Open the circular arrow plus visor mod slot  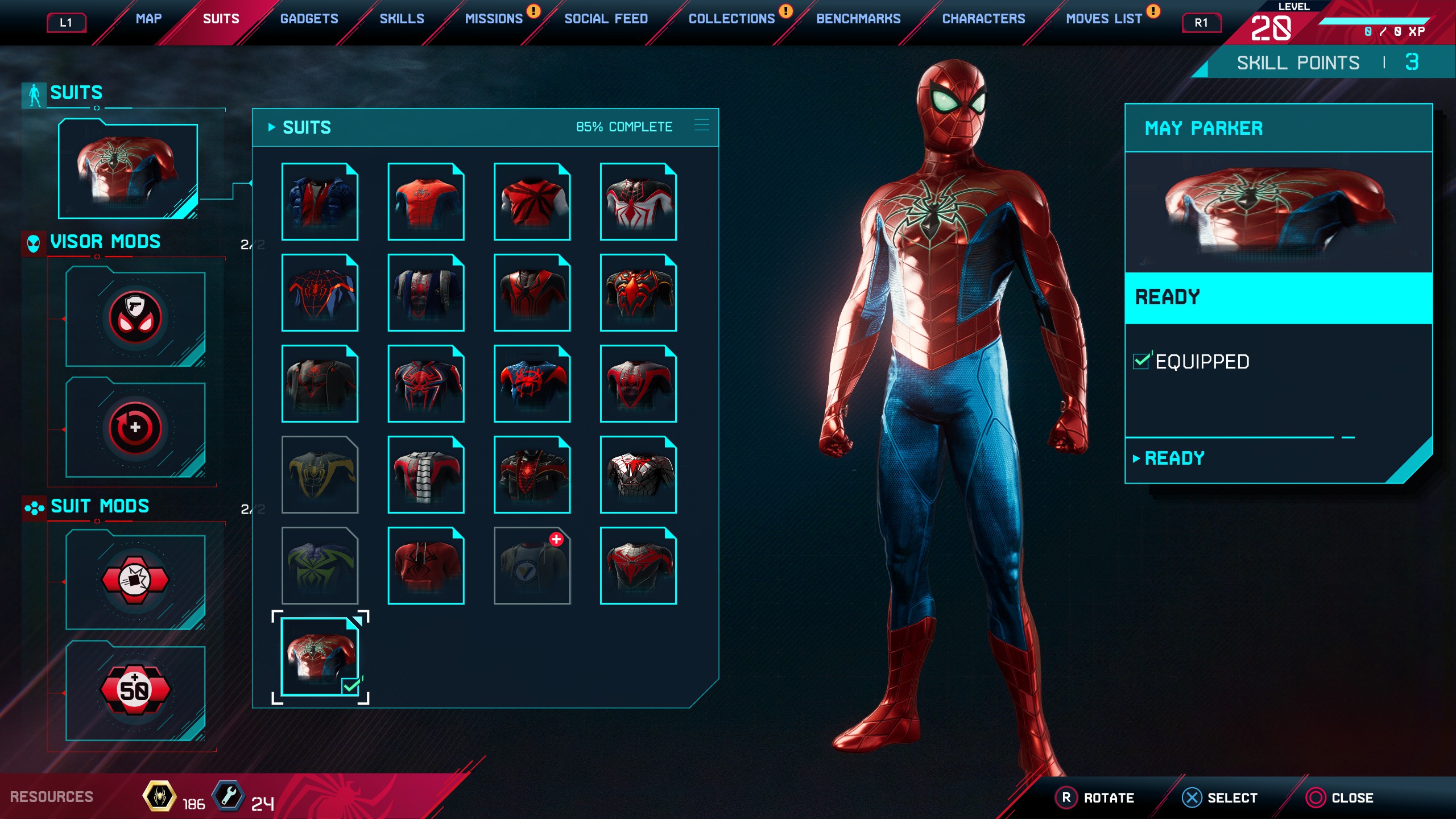point(135,428)
